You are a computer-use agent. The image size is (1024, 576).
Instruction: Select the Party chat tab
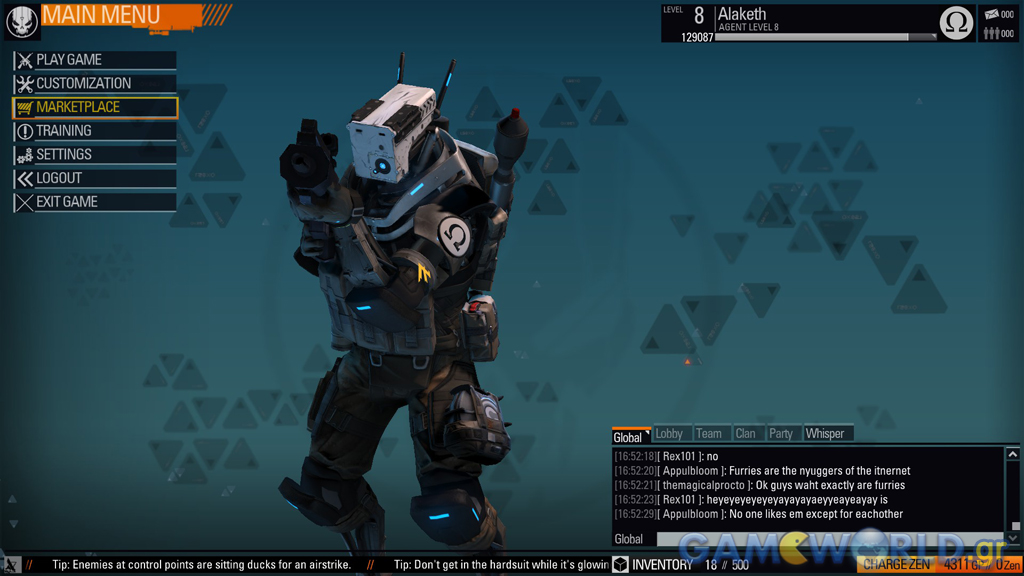781,434
